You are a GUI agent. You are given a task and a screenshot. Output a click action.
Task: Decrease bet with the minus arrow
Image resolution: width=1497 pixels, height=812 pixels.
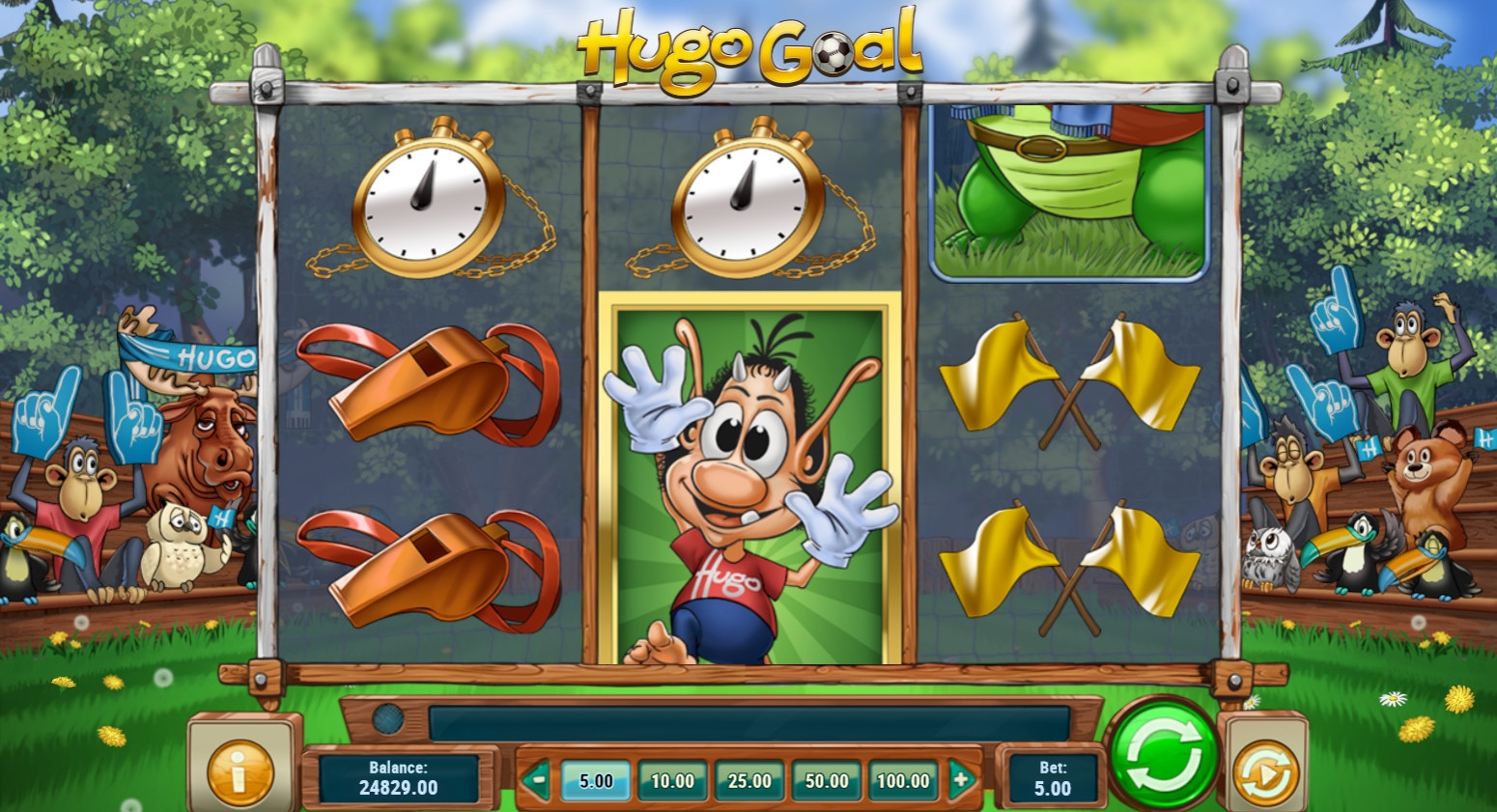(x=537, y=778)
